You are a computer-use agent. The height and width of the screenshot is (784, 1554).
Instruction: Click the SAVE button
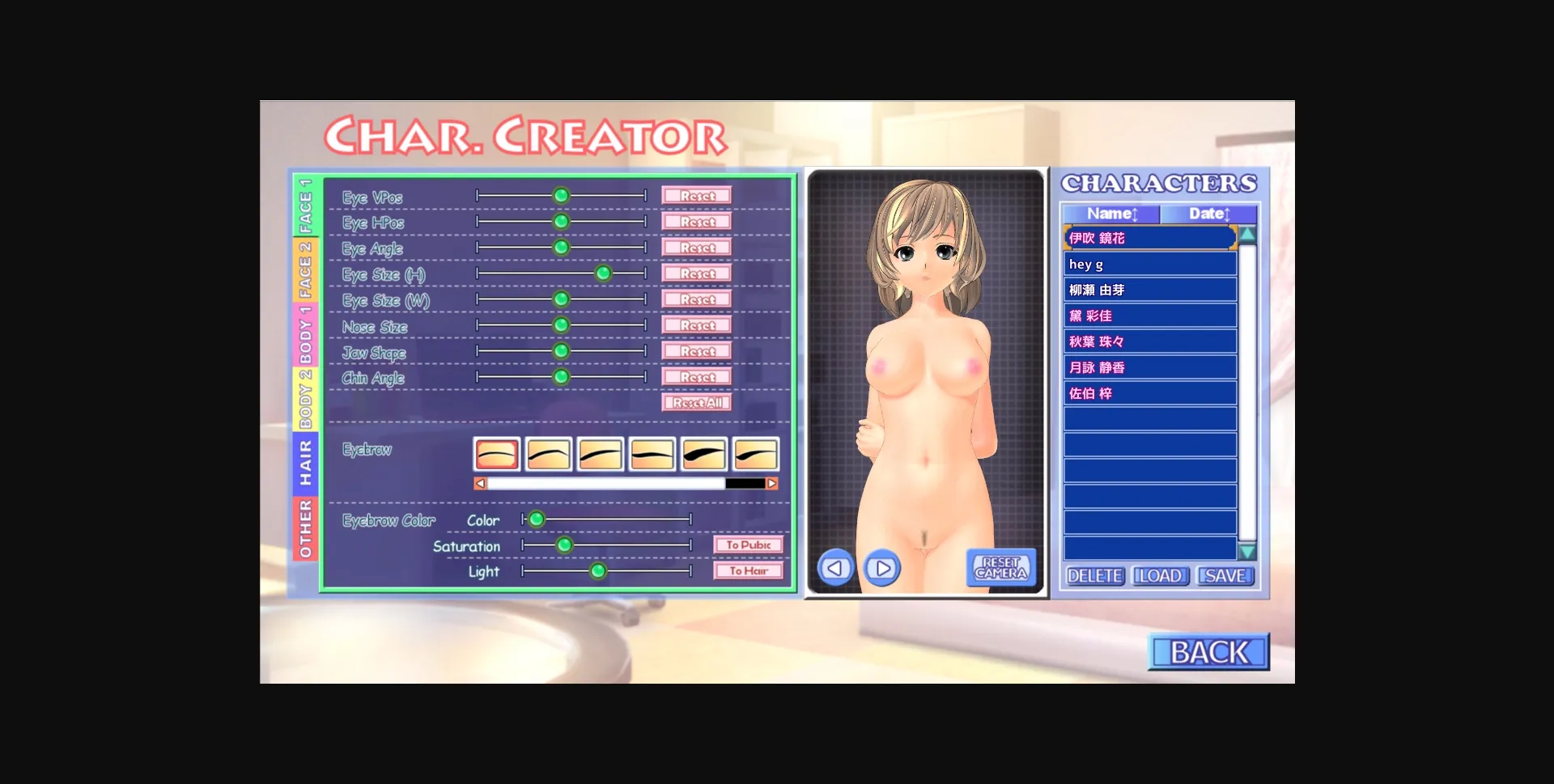(1225, 576)
